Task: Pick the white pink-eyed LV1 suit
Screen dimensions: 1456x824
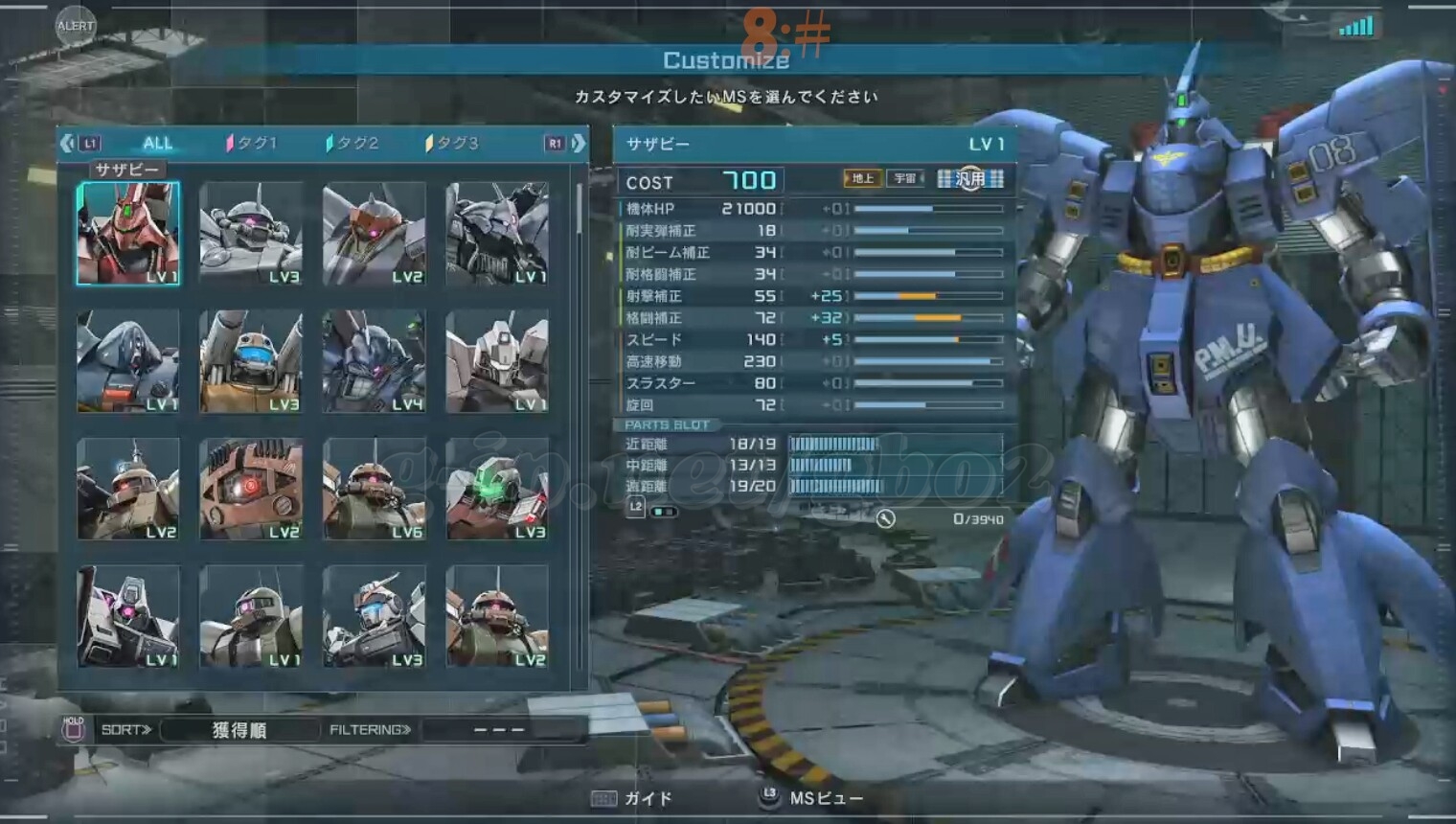Action: pyautogui.click(x=128, y=616)
